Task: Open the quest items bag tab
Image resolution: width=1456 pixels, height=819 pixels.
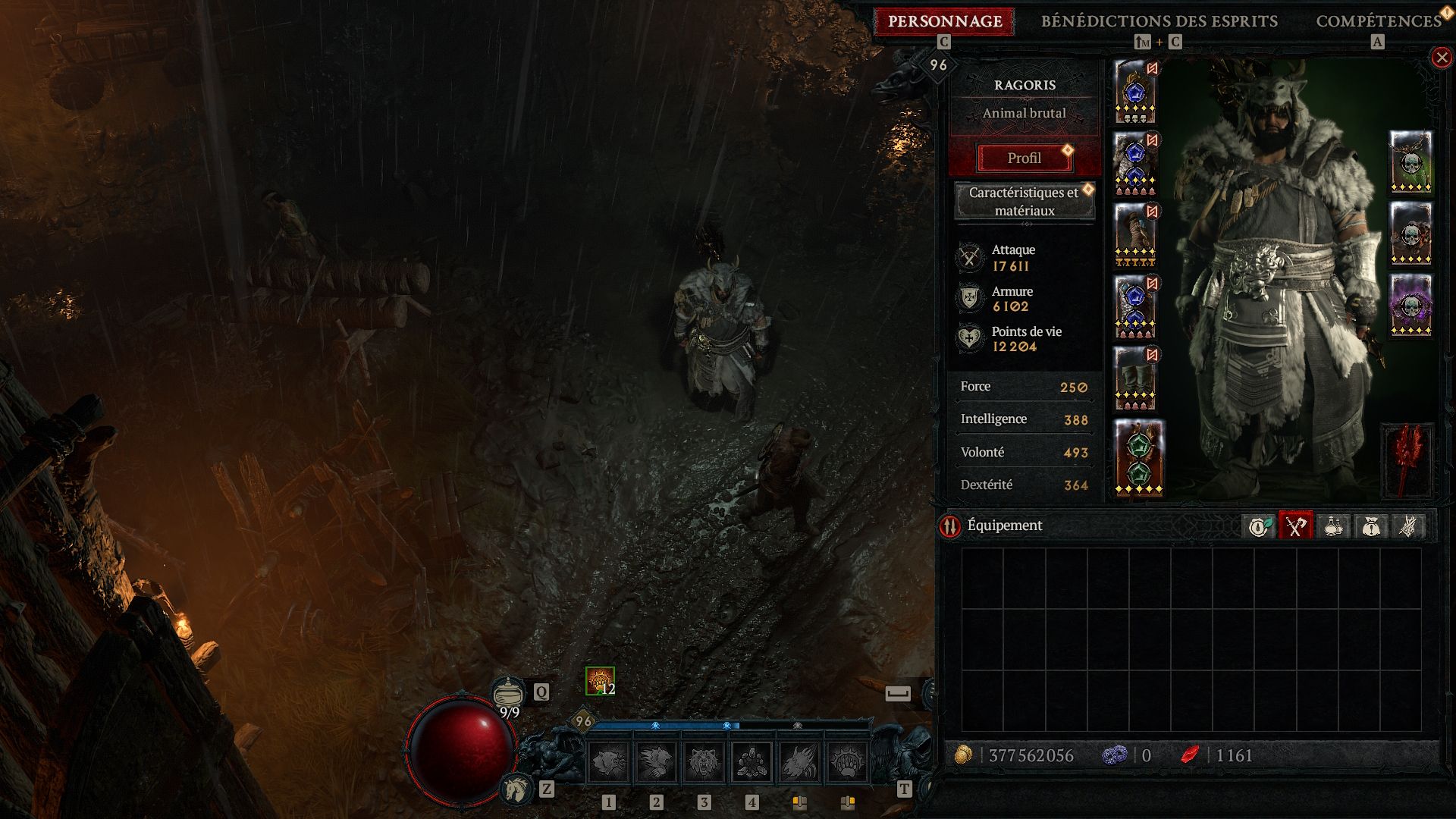Action: (x=1370, y=526)
